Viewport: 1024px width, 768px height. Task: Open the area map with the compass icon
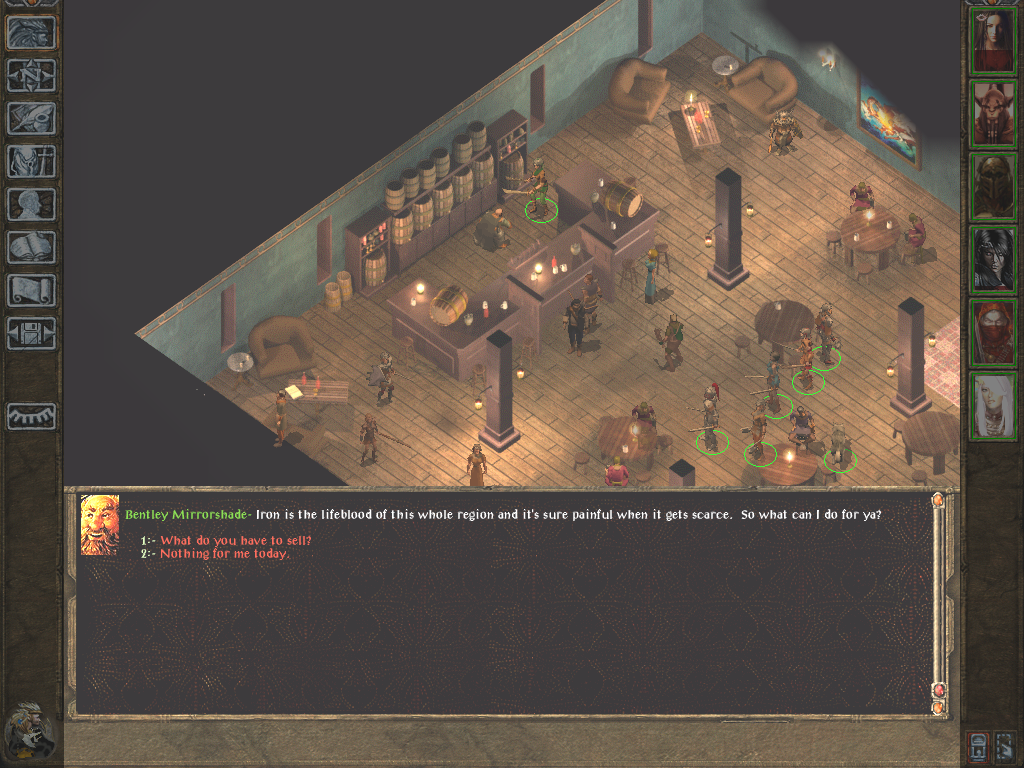(31, 76)
